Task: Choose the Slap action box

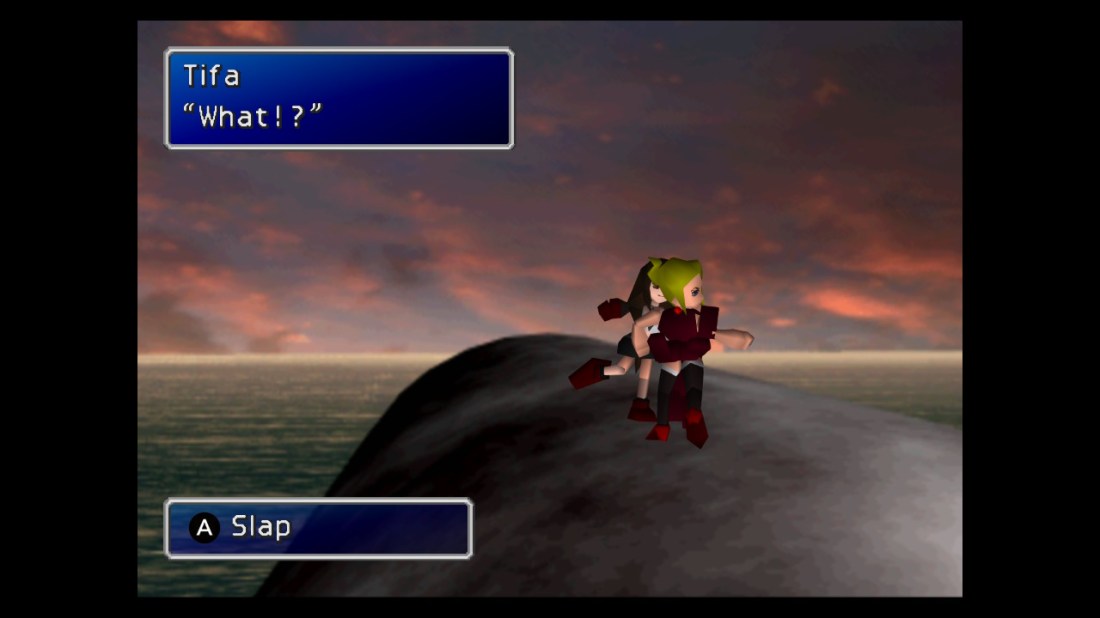Action: tap(318, 527)
